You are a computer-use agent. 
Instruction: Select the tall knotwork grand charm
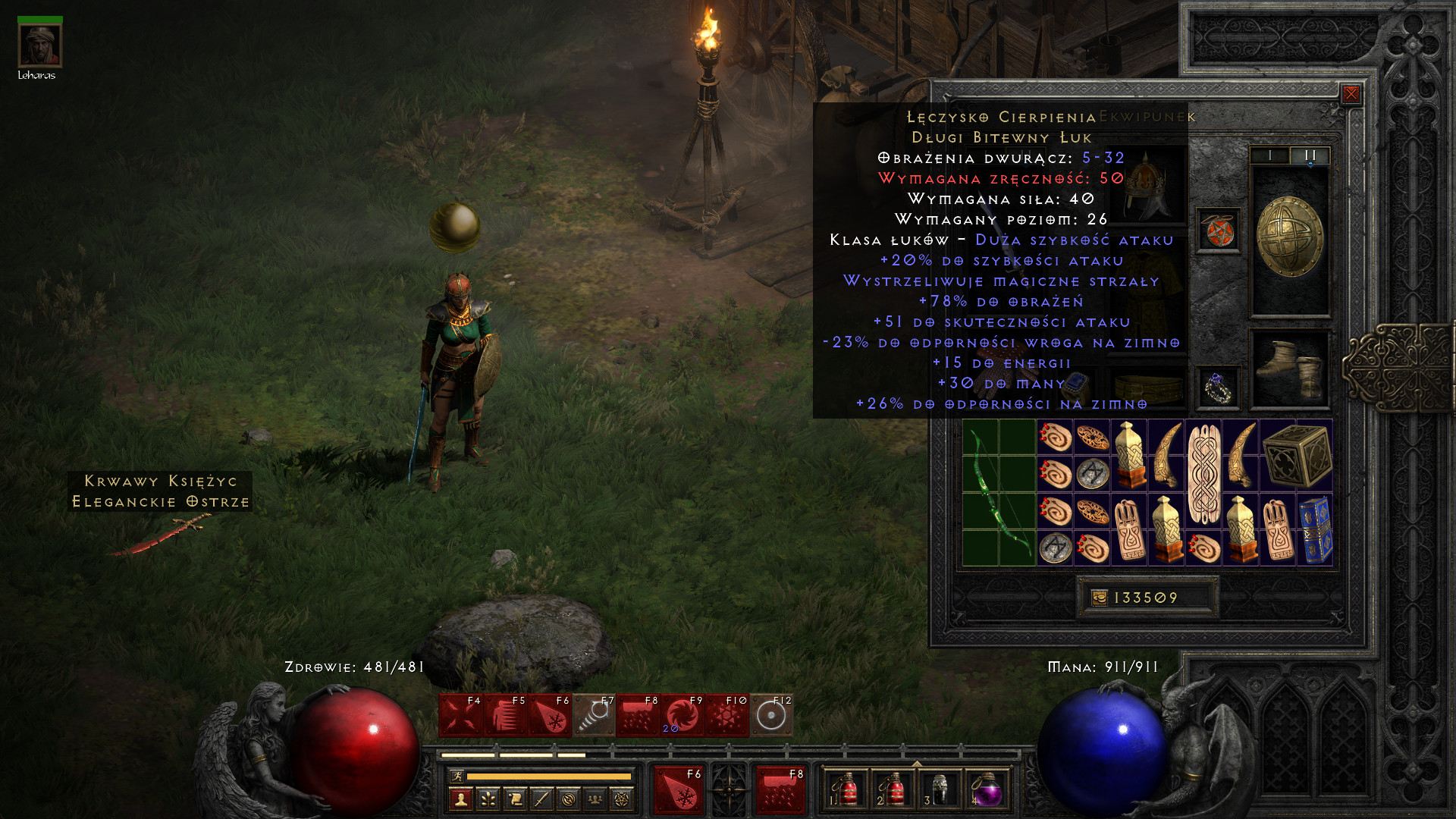(x=1203, y=474)
